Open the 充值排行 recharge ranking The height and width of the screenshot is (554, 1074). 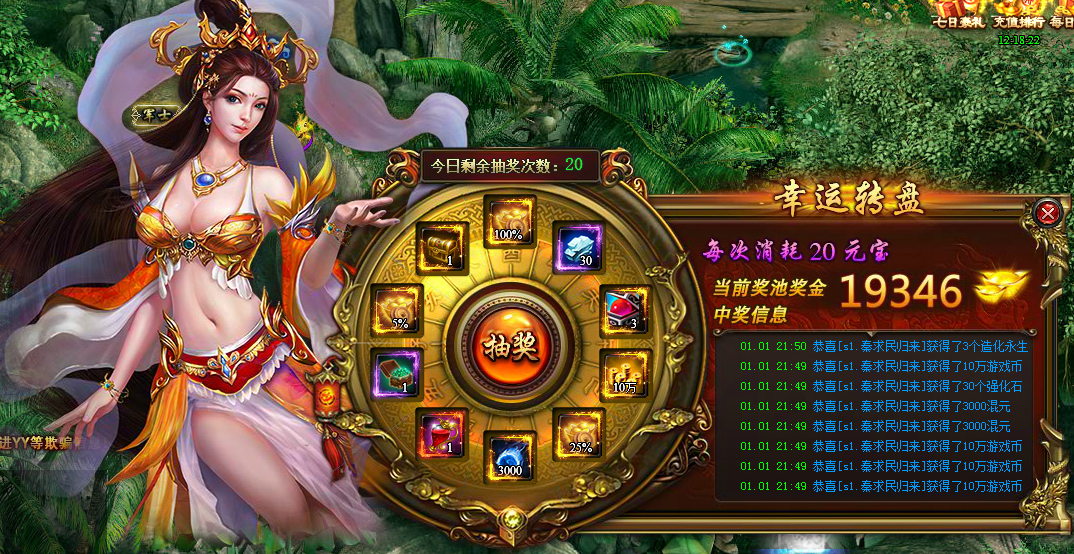click(x=1019, y=15)
